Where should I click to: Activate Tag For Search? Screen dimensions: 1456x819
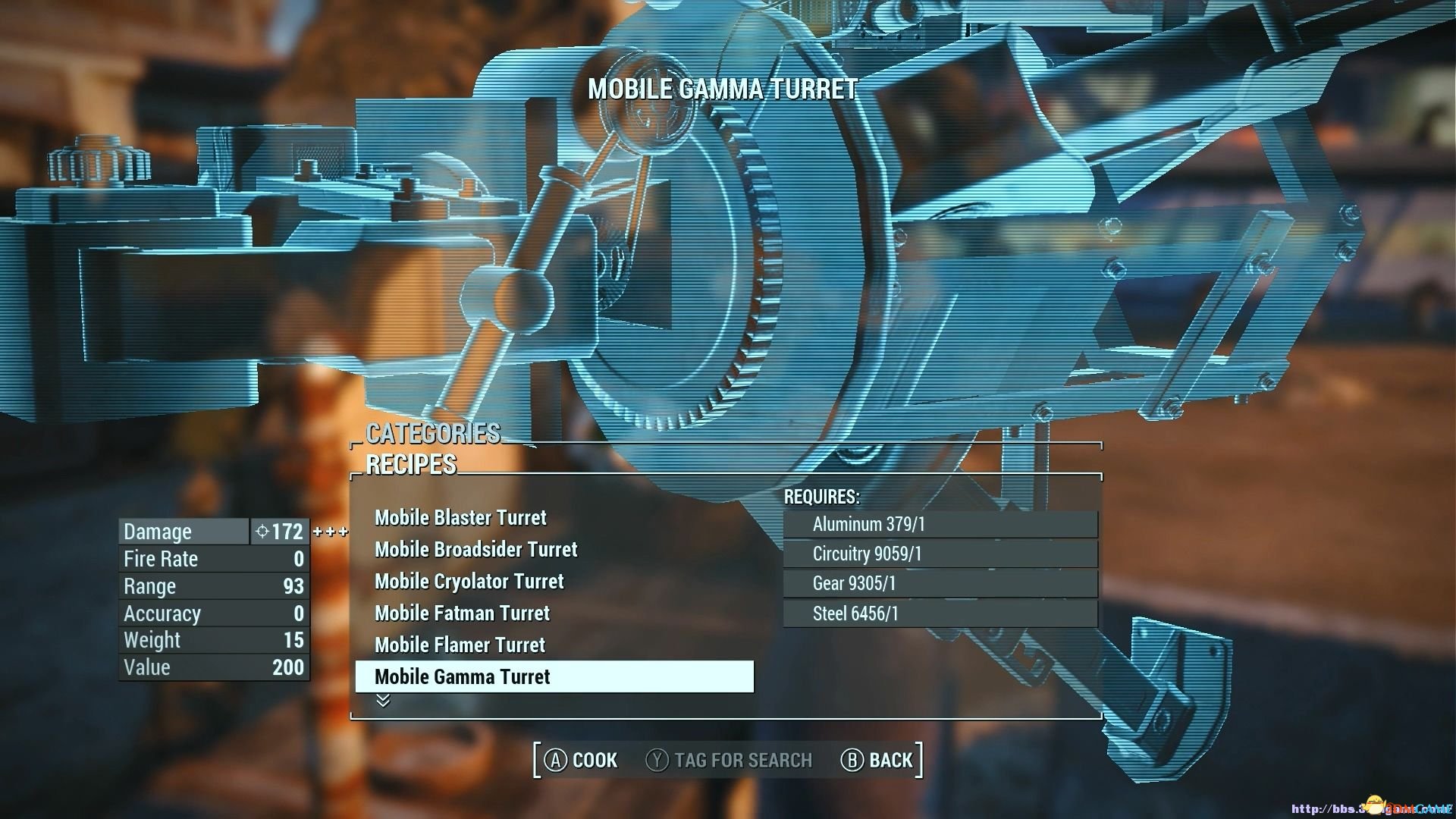(x=729, y=760)
